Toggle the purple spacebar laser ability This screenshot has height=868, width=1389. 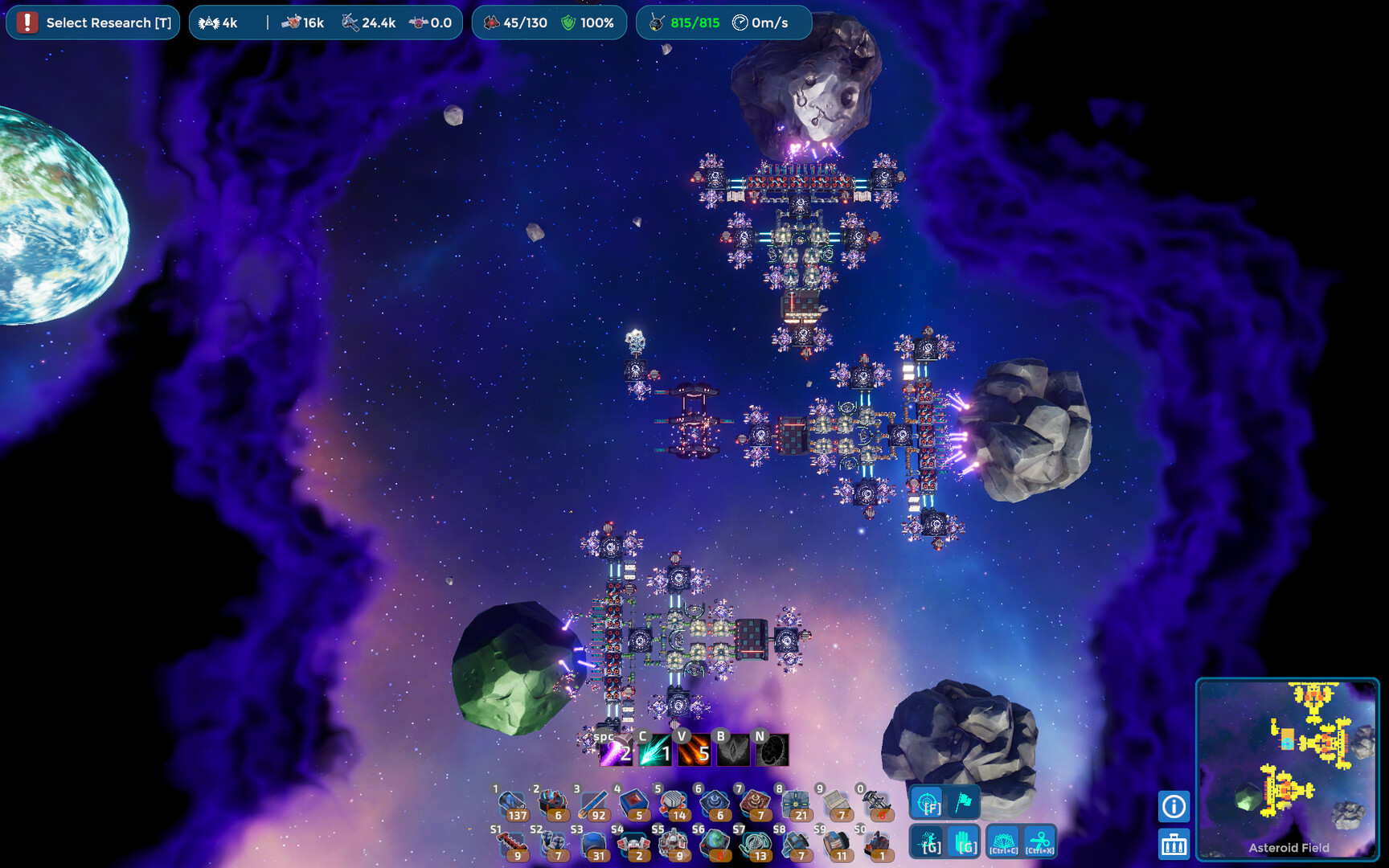(615, 753)
